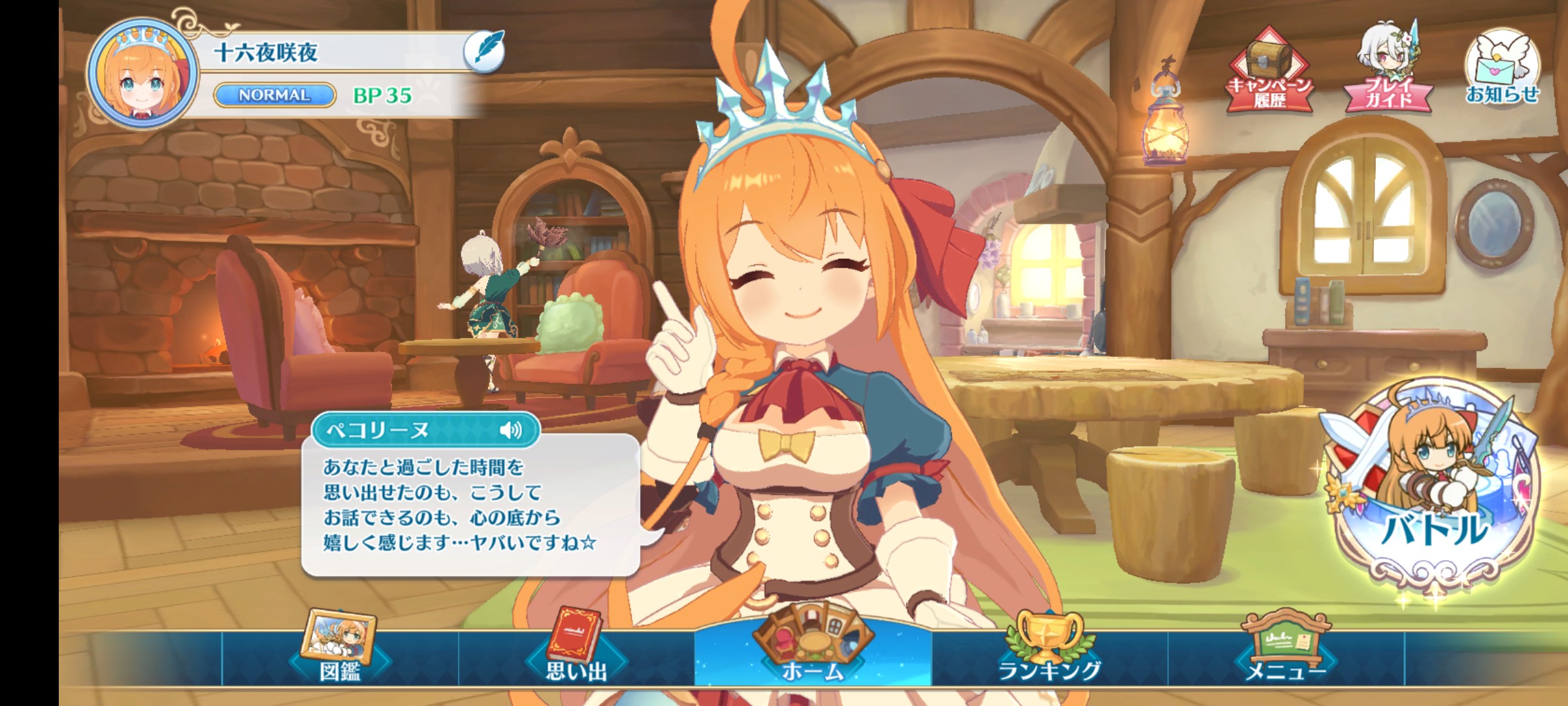This screenshot has height=706, width=1568.
Task: Select the ホーム home tab
Action: click(813, 650)
